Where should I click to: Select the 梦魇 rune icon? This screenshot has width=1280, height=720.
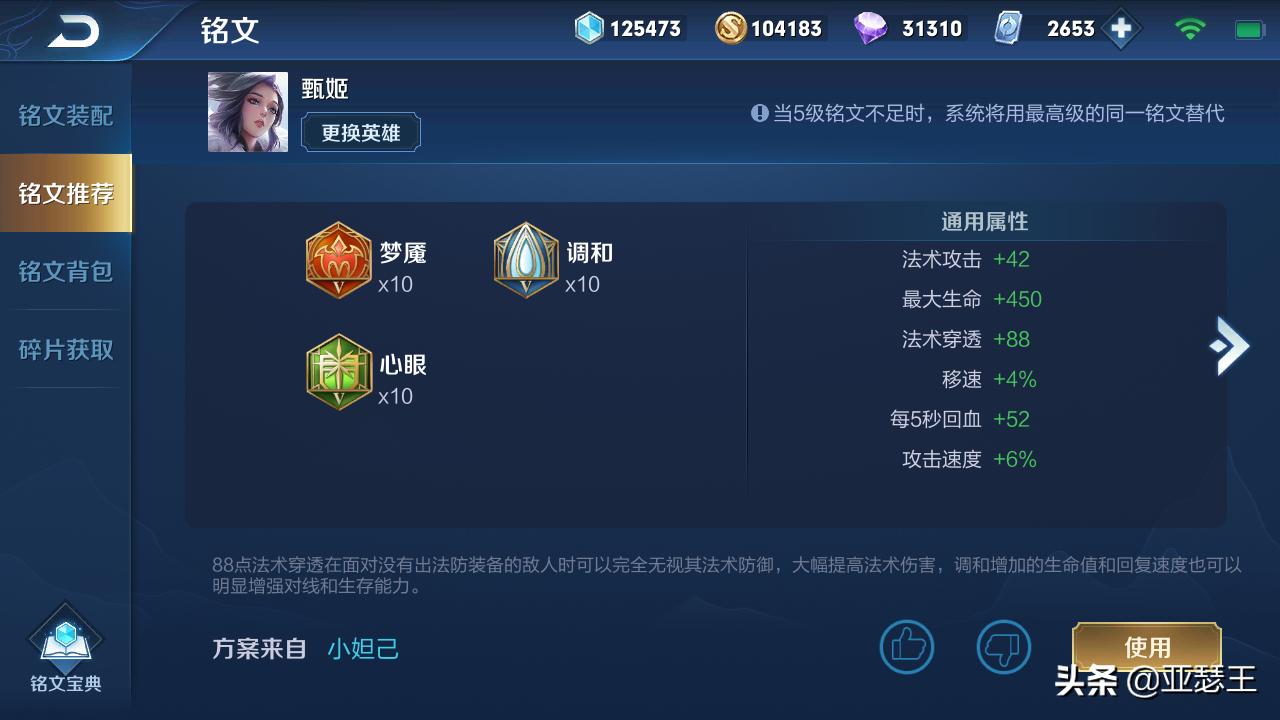pos(340,261)
